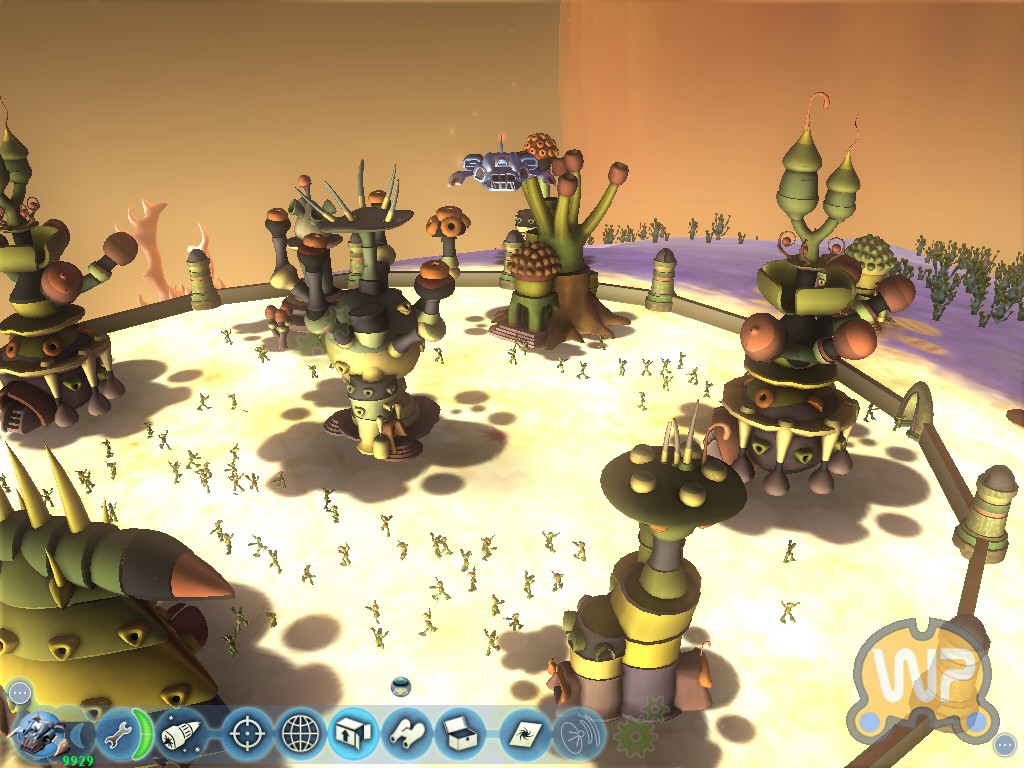Click the radar dish icon

(x=579, y=735)
